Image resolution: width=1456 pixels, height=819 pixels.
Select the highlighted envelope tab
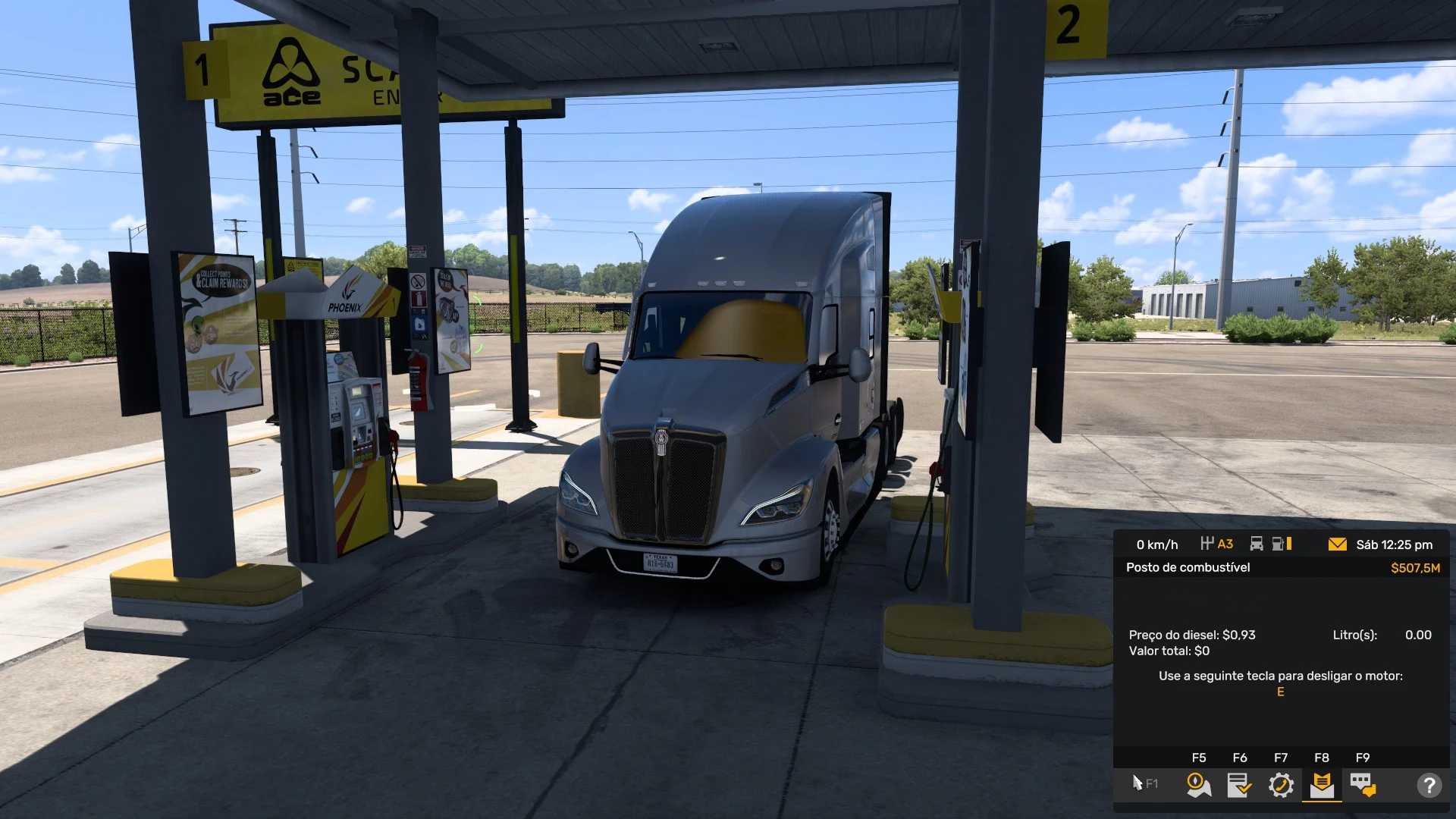click(1322, 785)
